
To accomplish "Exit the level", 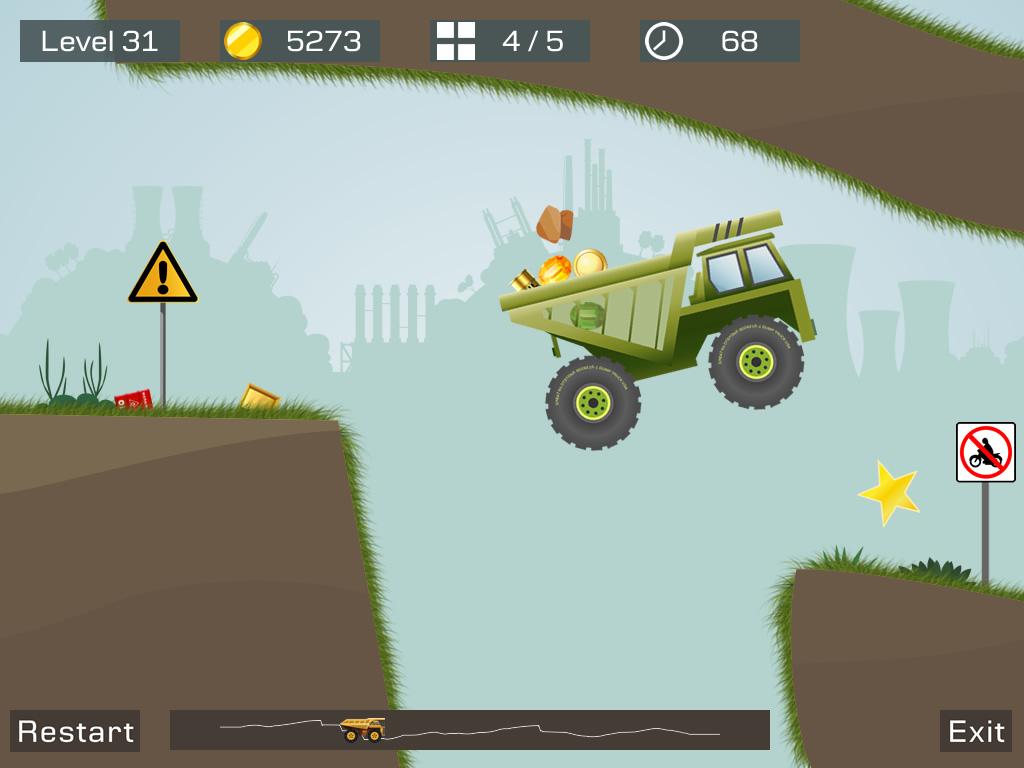I will (975, 731).
